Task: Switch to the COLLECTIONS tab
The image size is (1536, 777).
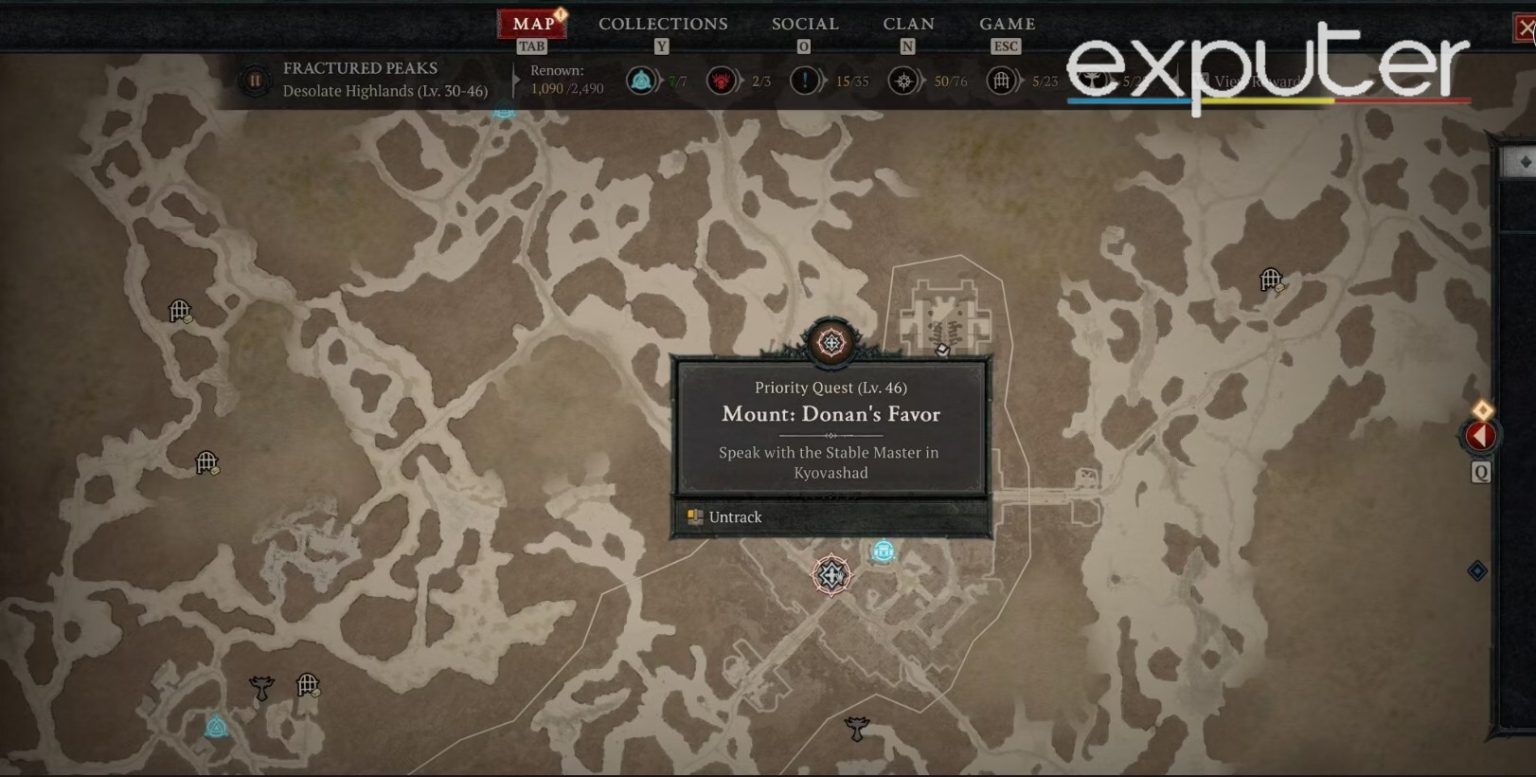Action: (x=662, y=23)
